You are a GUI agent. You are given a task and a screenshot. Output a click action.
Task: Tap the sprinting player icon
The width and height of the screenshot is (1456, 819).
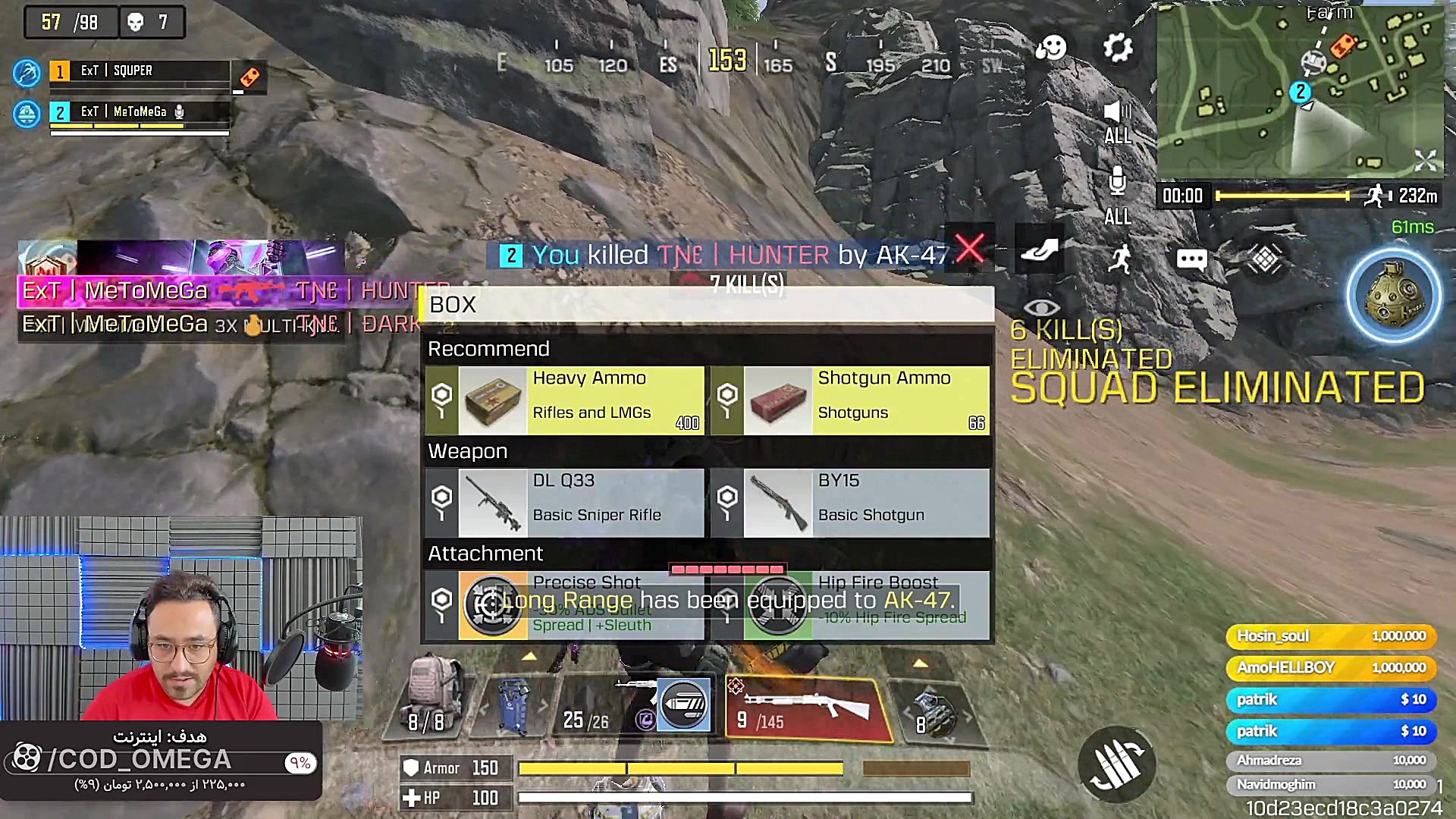(1120, 259)
